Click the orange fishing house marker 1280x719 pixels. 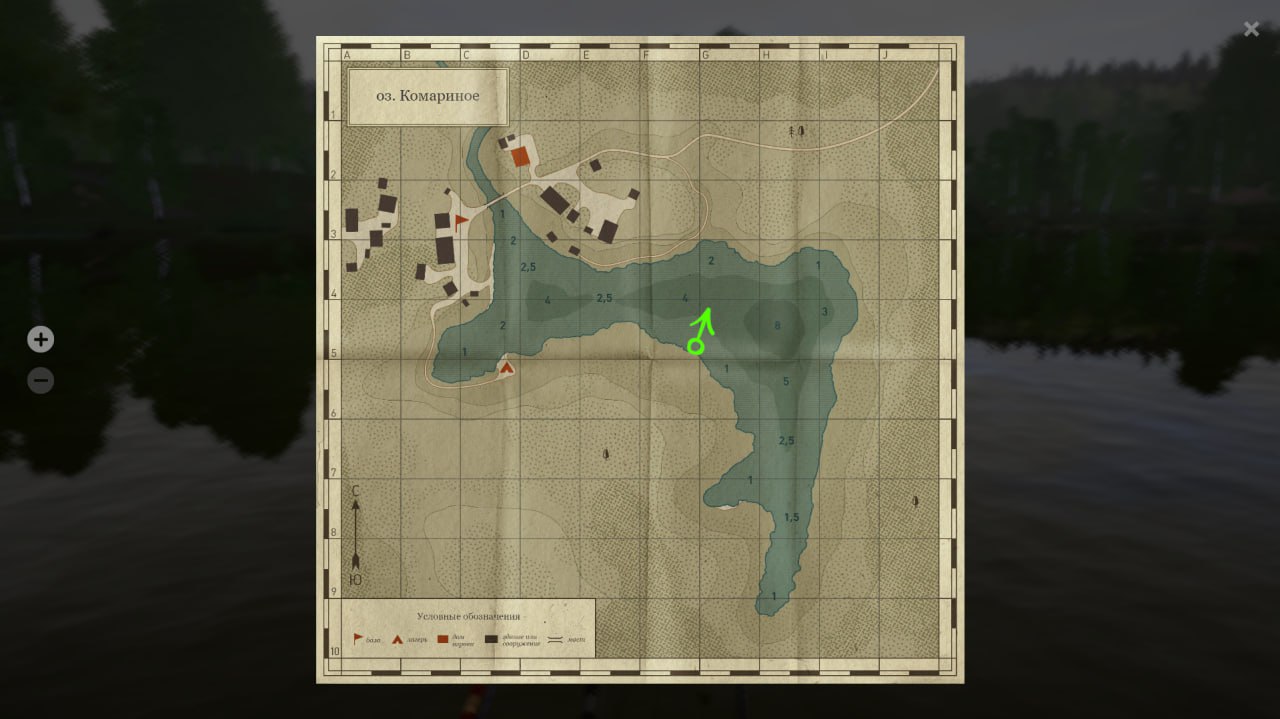[520, 156]
